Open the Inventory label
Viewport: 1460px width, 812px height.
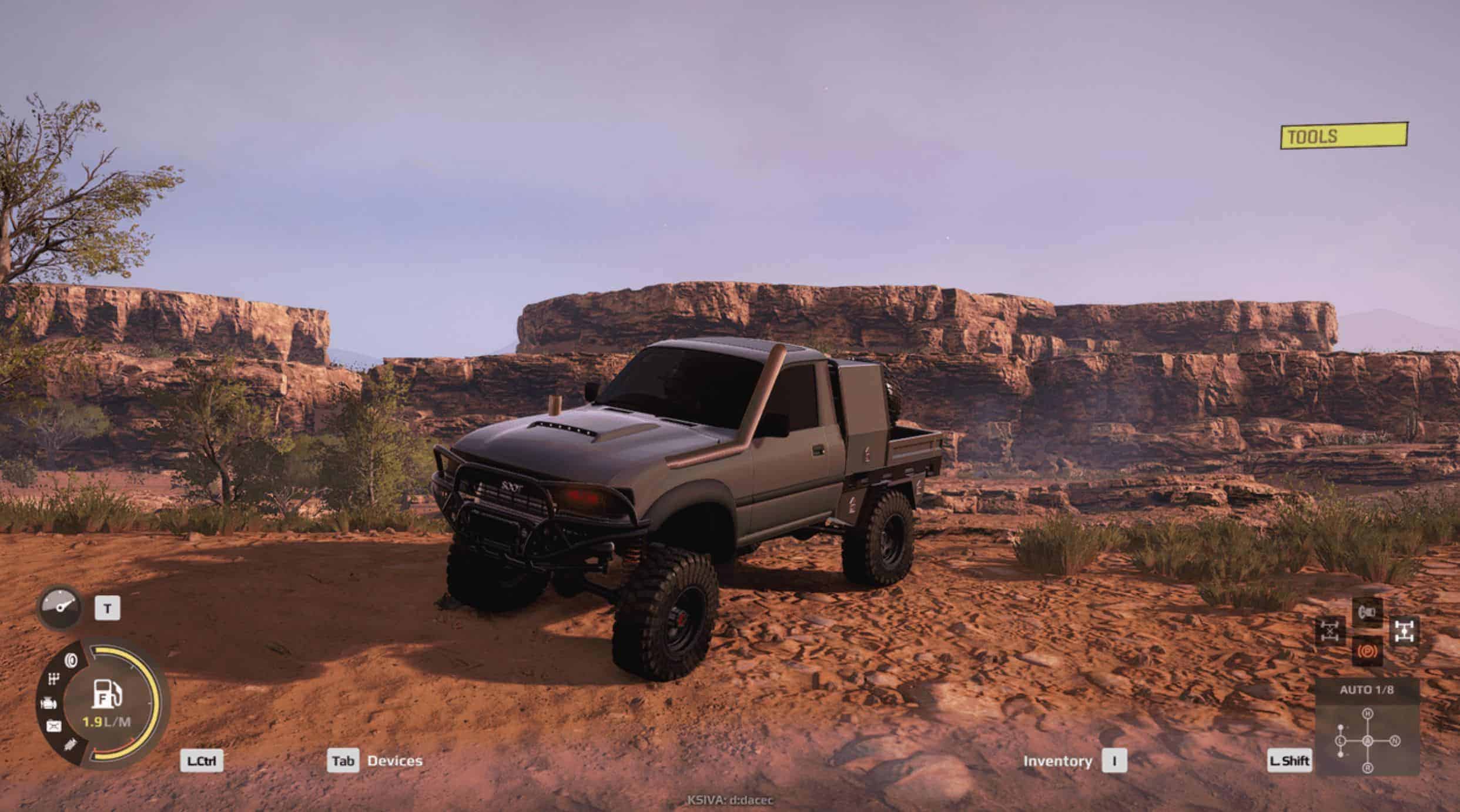[1057, 761]
